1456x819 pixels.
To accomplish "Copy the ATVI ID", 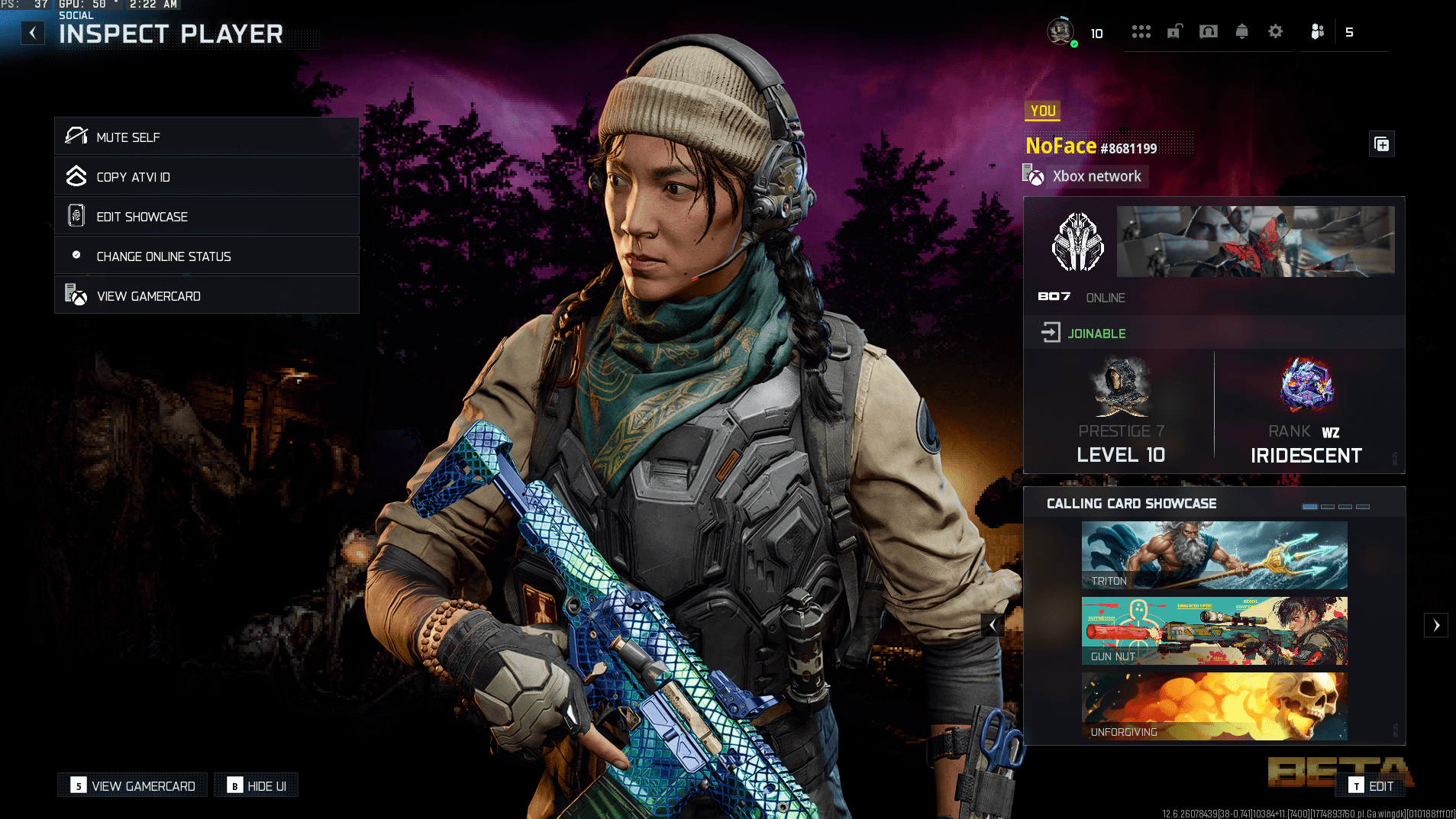I will (x=206, y=177).
